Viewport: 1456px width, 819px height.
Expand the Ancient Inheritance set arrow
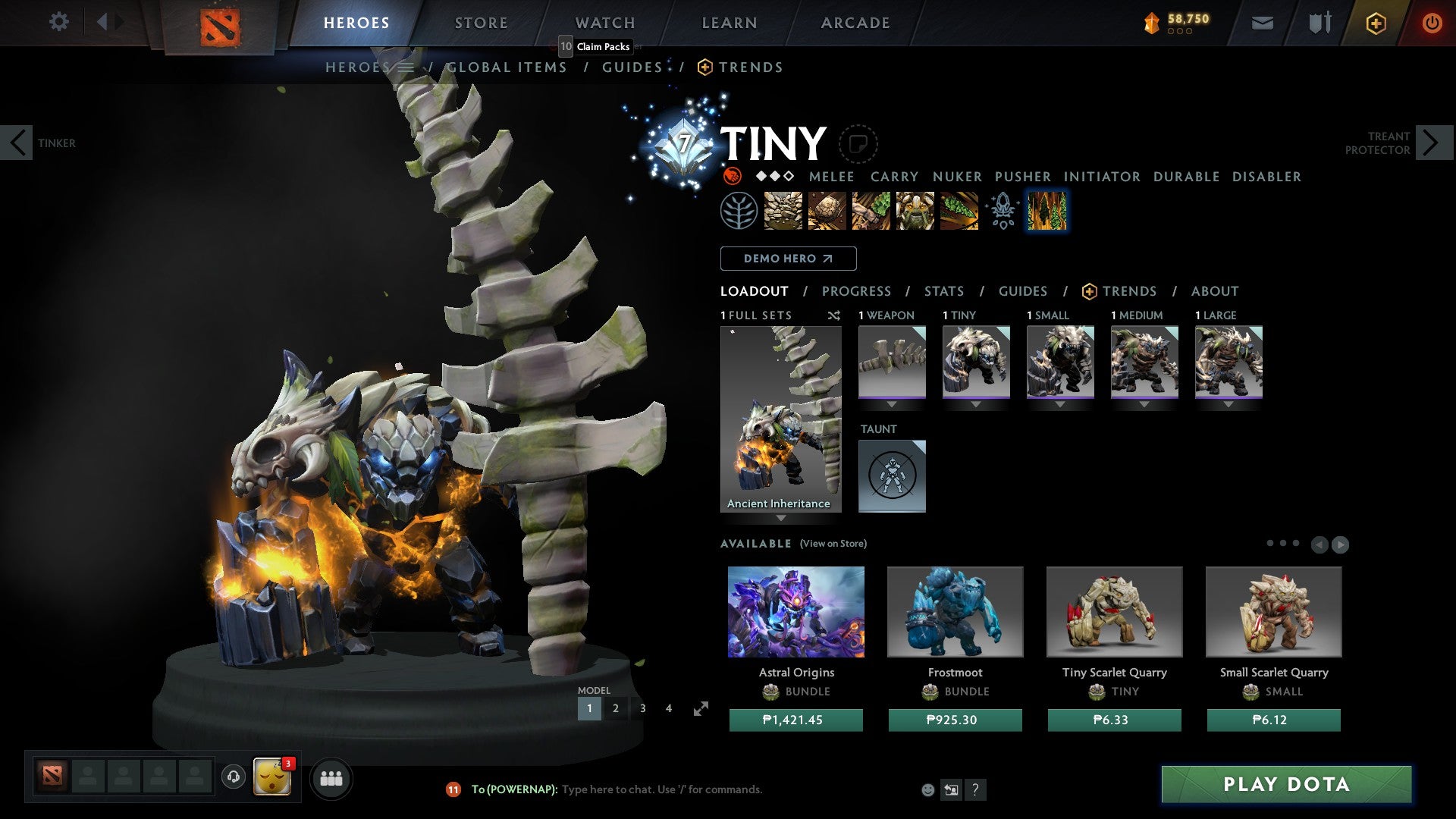(x=780, y=518)
